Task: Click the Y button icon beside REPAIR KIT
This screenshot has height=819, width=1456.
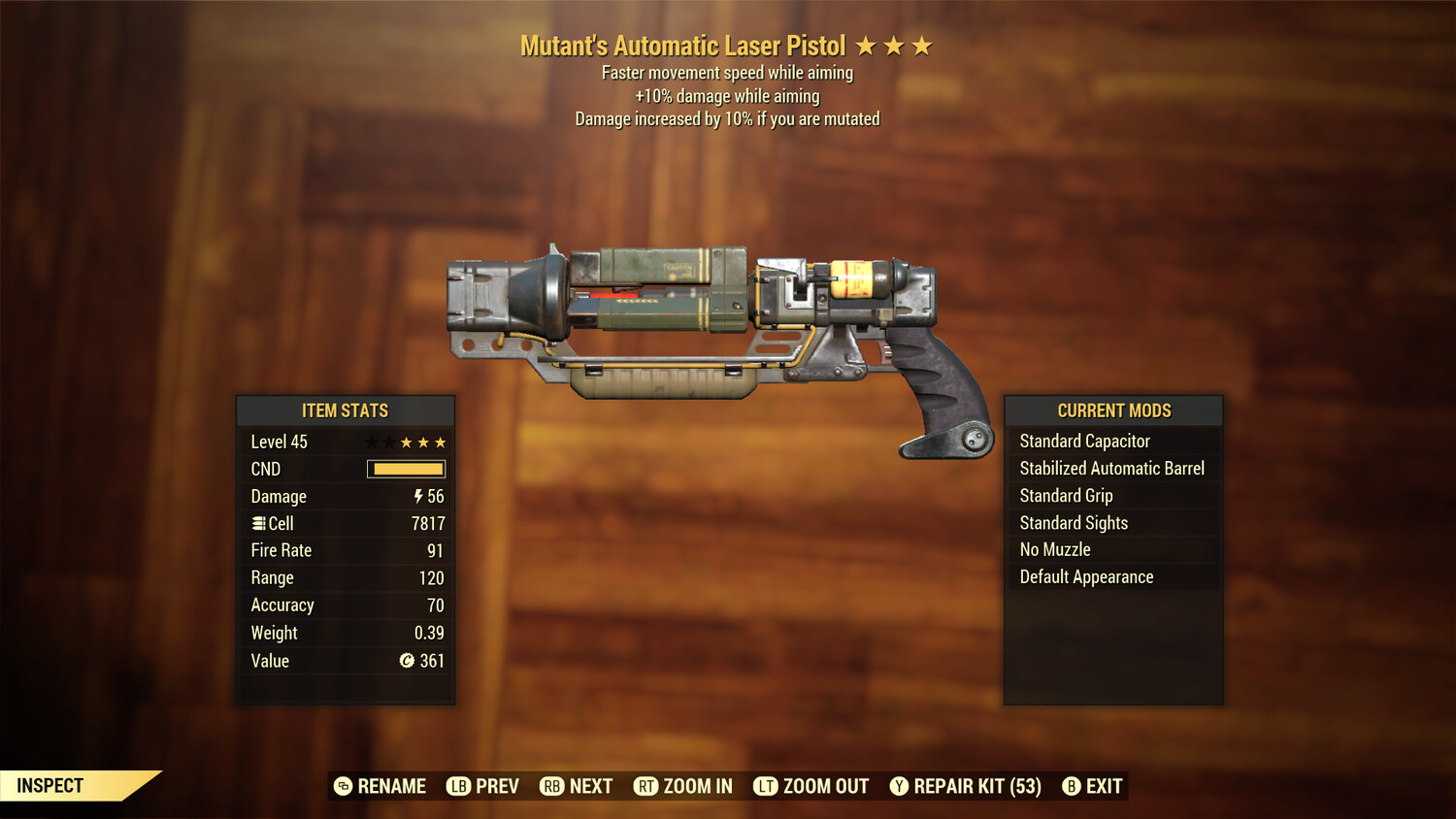Action: tap(899, 786)
